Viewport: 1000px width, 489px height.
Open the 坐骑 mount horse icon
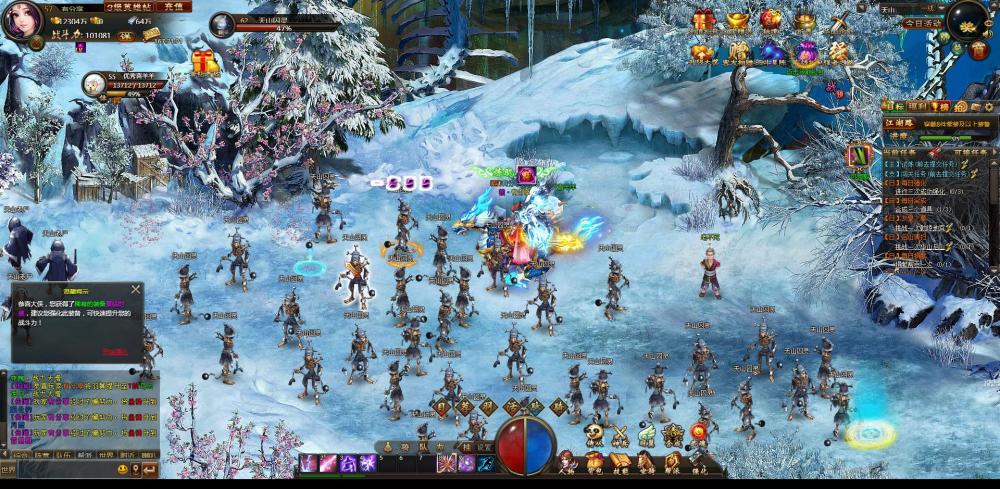tap(646, 462)
